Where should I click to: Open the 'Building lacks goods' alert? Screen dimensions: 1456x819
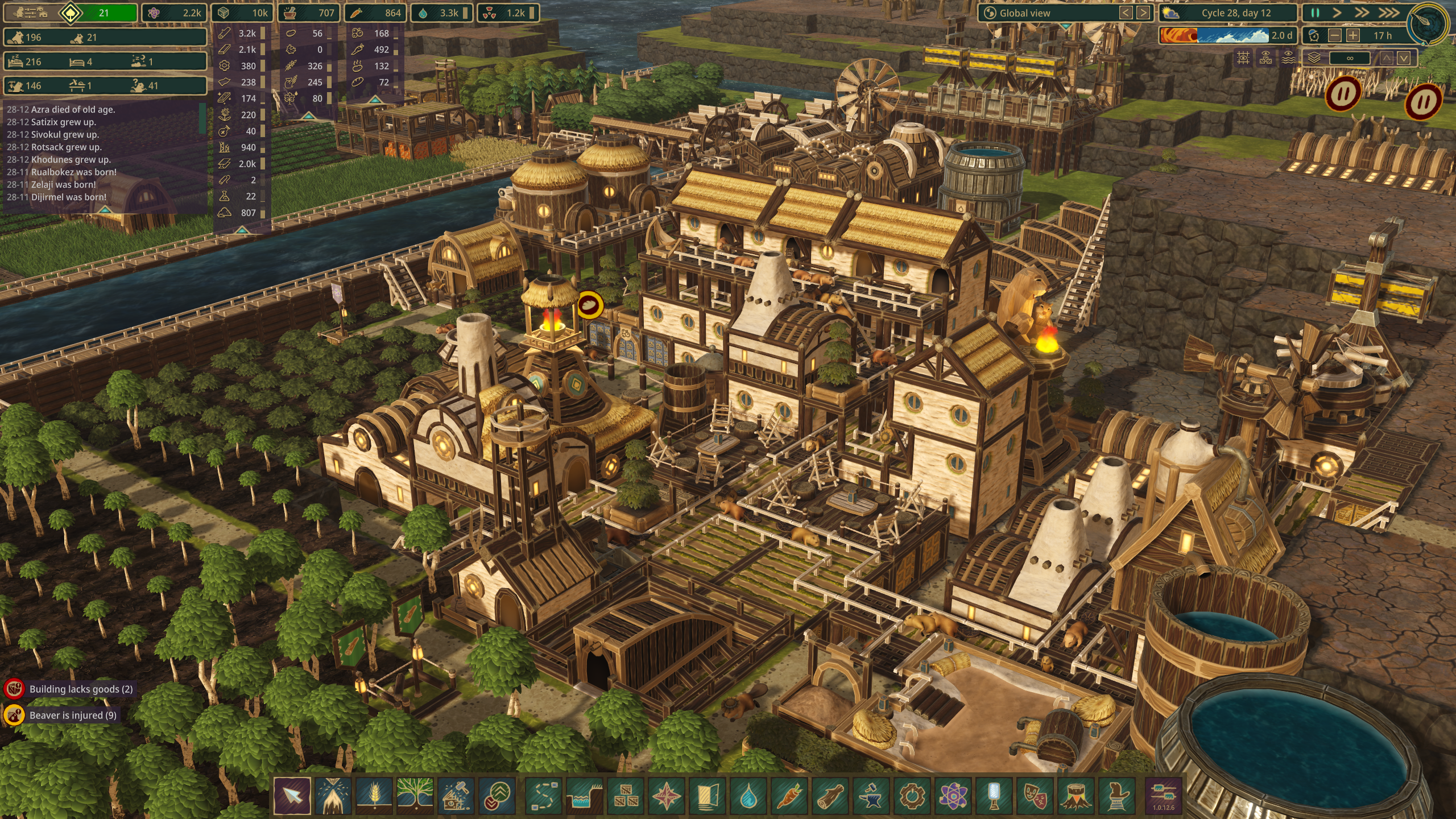[x=81, y=689]
